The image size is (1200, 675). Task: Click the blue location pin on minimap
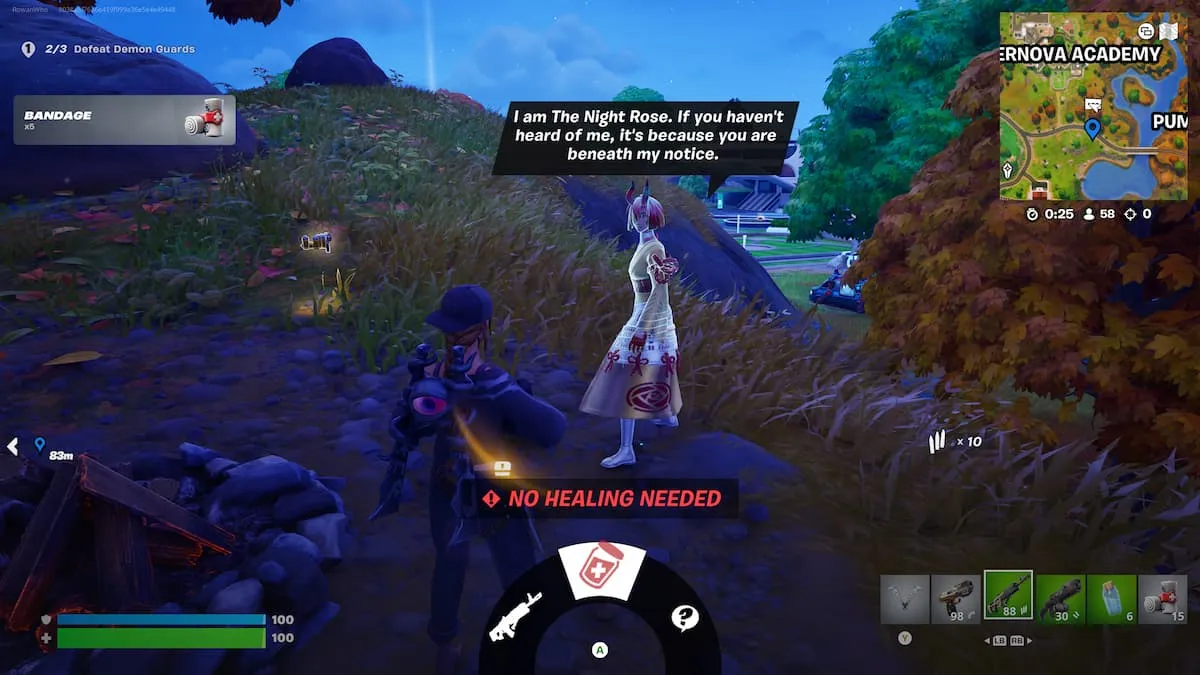point(1092,128)
